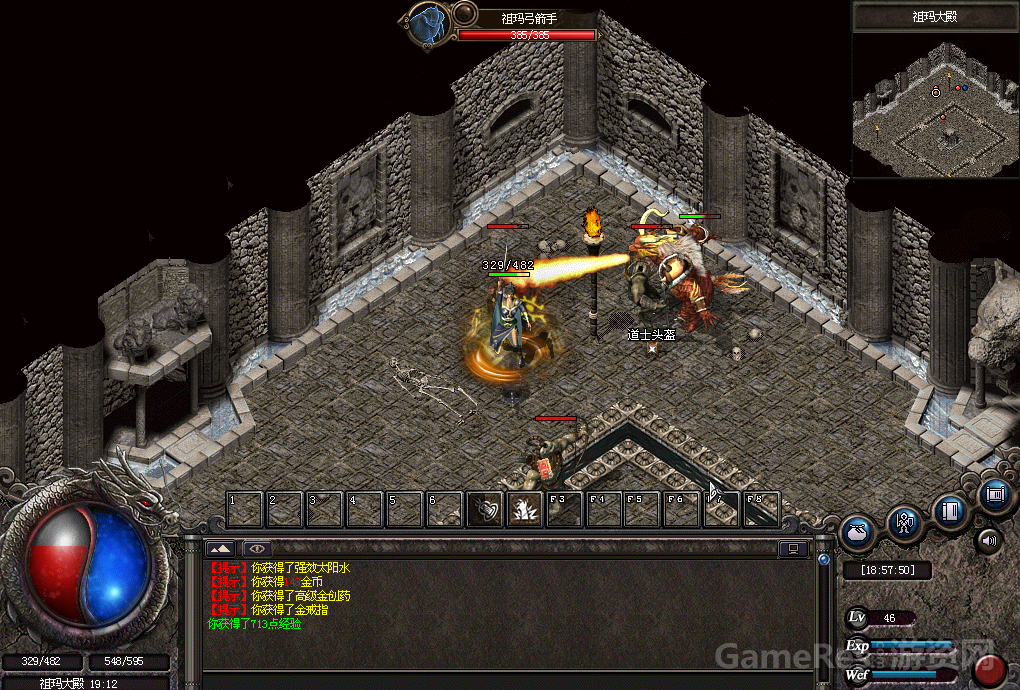Click the red round button in the corner
This screenshot has height=690, width=1020.
992,669
